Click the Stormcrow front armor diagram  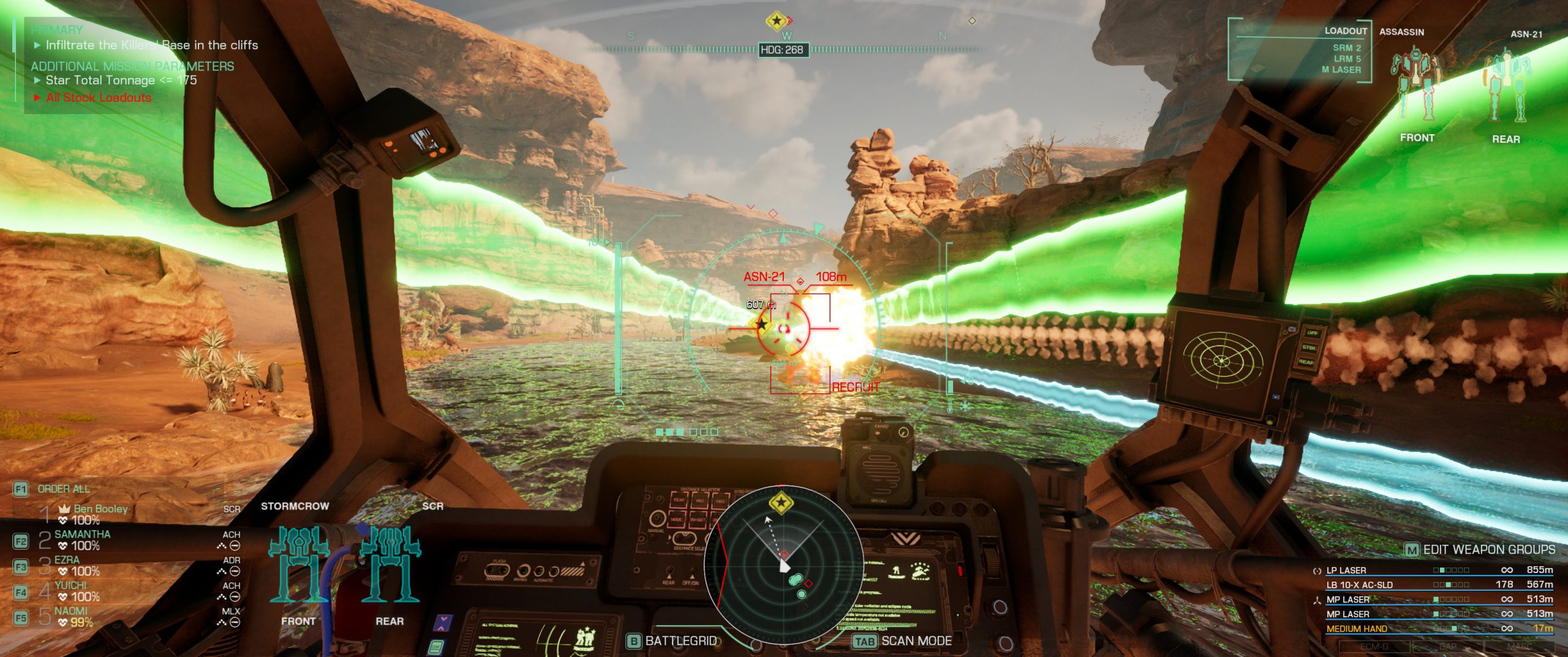pyautogui.click(x=299, y=564)
